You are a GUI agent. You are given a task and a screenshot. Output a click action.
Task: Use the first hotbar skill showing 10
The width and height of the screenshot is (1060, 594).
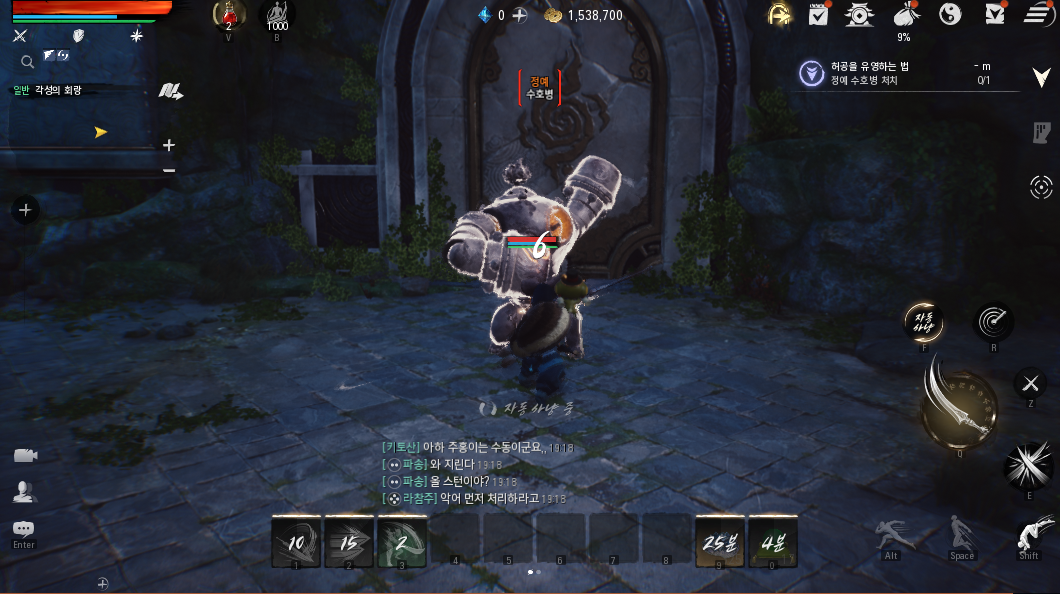pos(297,542)
